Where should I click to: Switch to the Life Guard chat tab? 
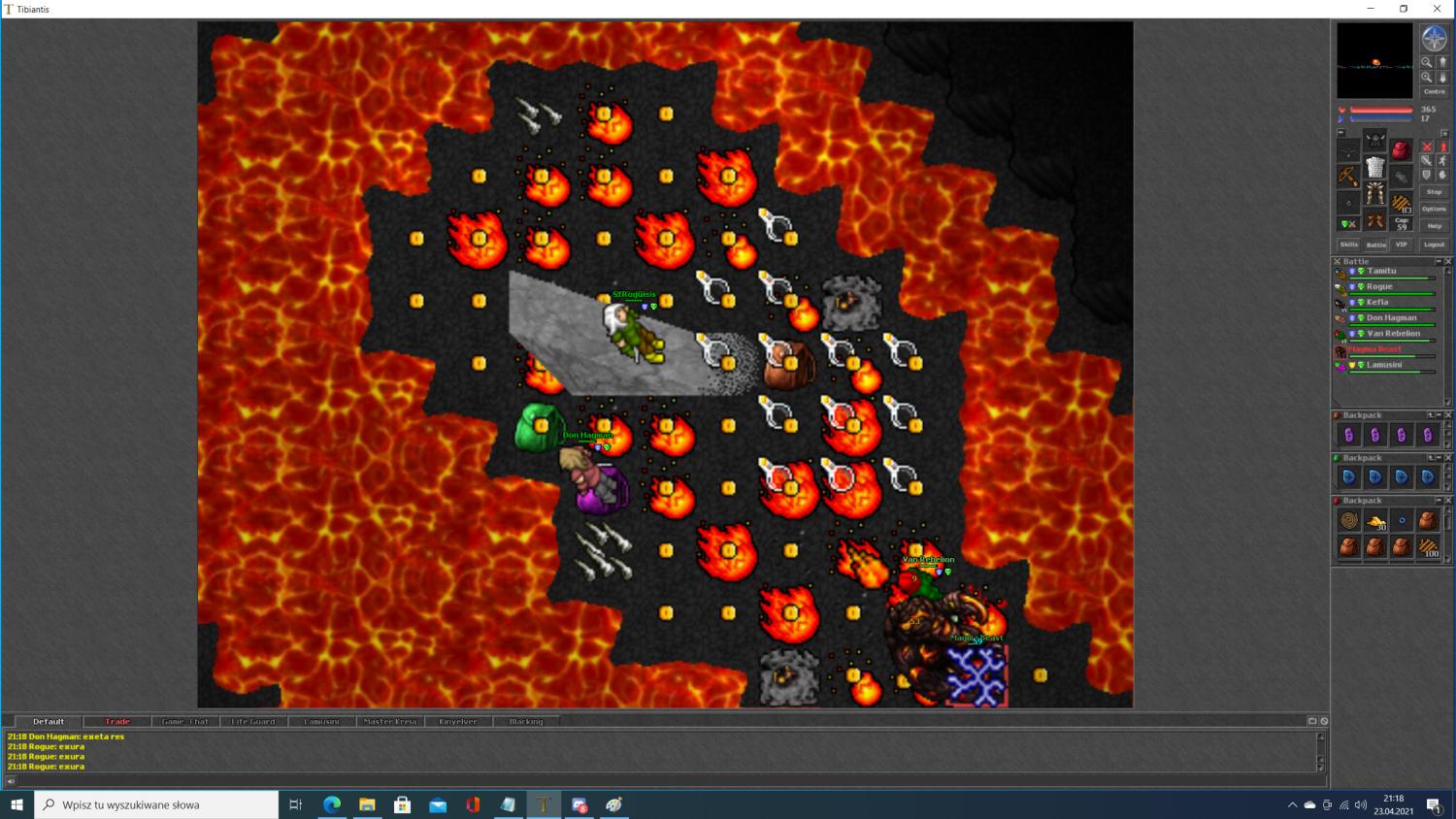pyautogui.click(x=253, y=722)
